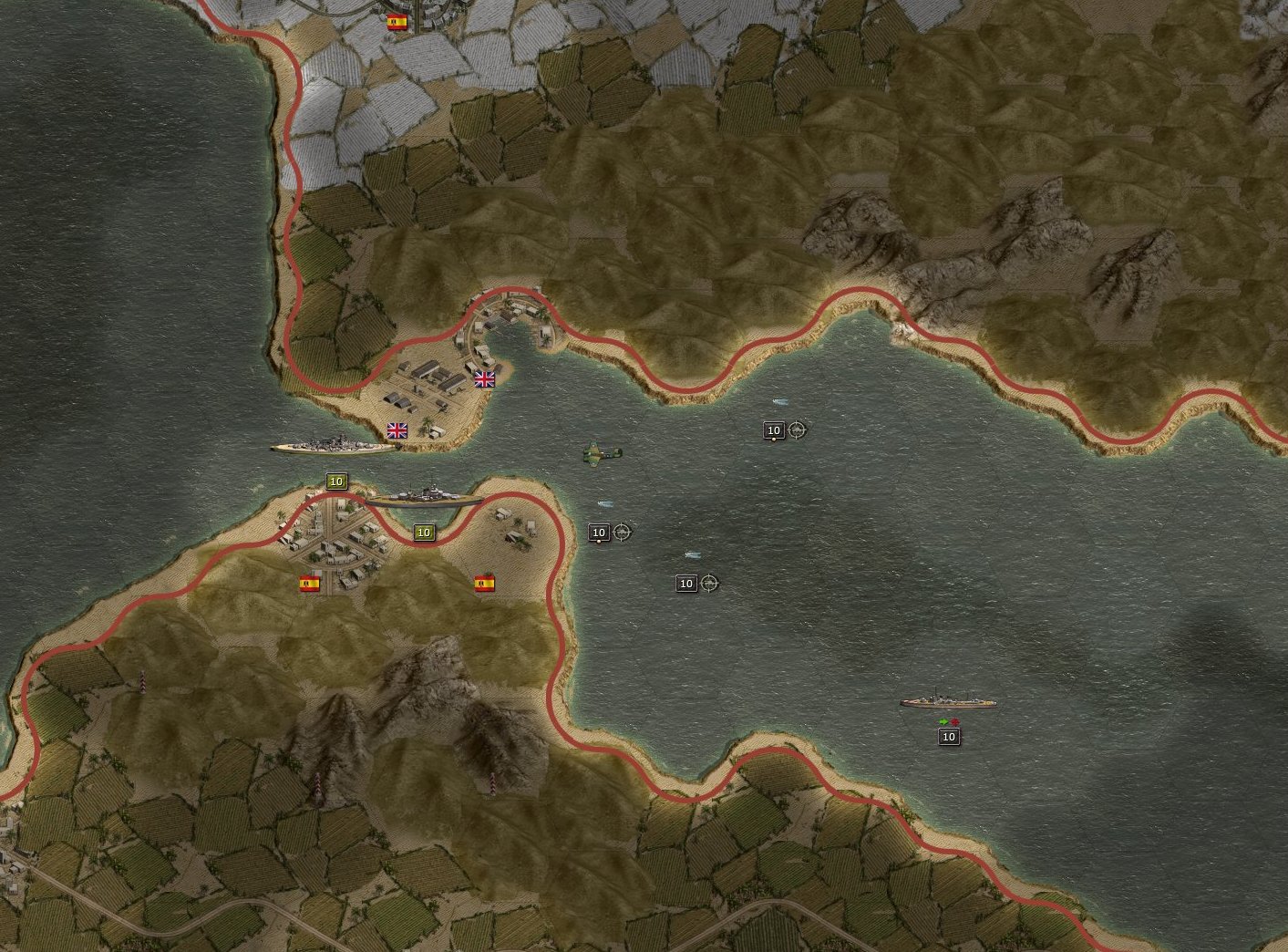Click the crosshair target marker in mid-strait
This screenshot has height=952, width=1288.
coord(623,533)
